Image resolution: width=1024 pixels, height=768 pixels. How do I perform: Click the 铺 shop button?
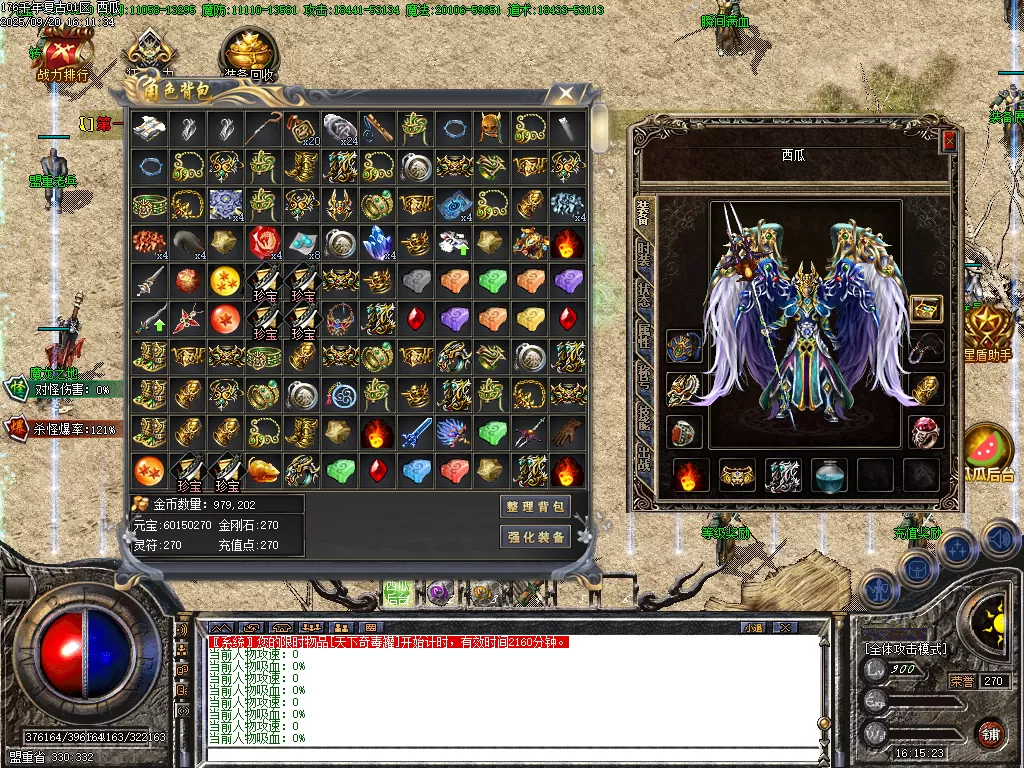click(x=991, y=732)
